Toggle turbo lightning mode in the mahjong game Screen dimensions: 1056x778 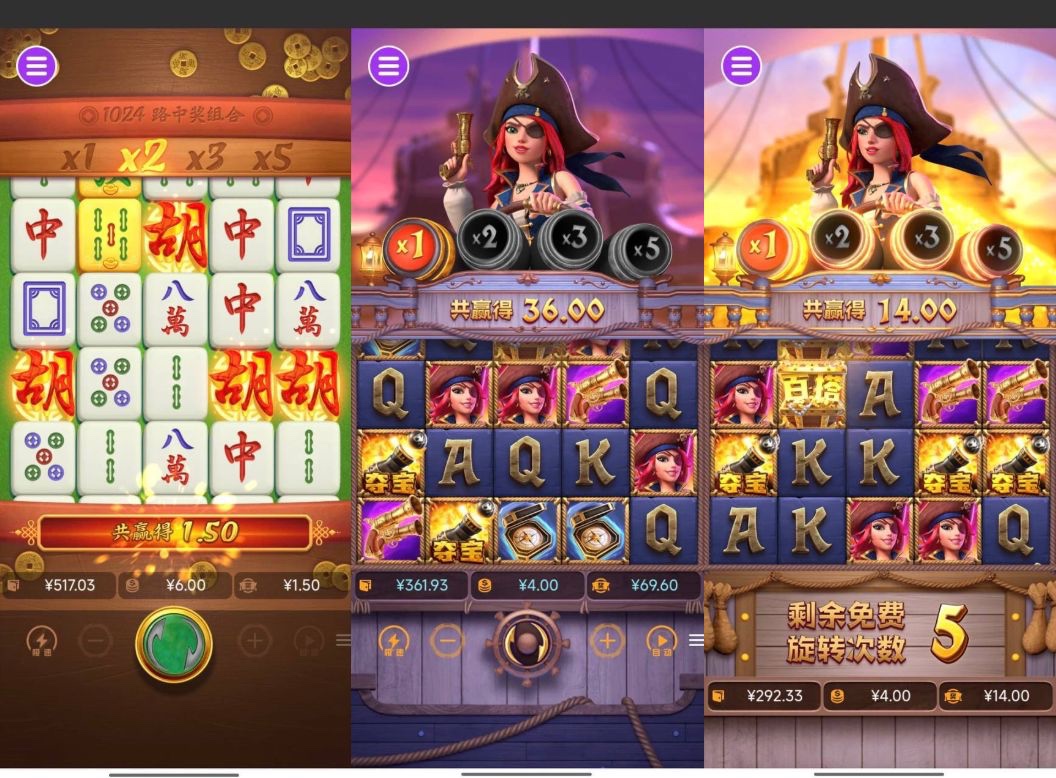41,642
